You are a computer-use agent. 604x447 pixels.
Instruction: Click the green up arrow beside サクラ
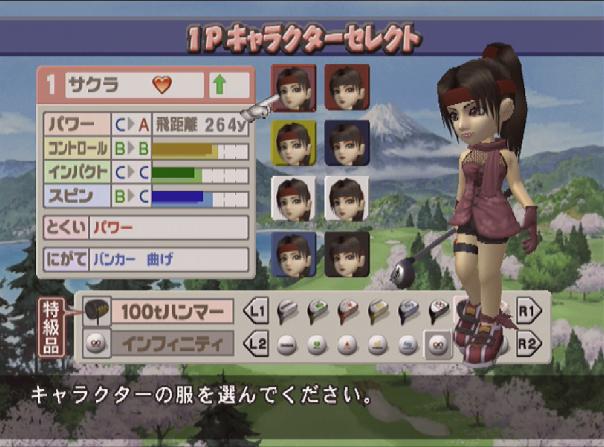[x=218, y=85]
